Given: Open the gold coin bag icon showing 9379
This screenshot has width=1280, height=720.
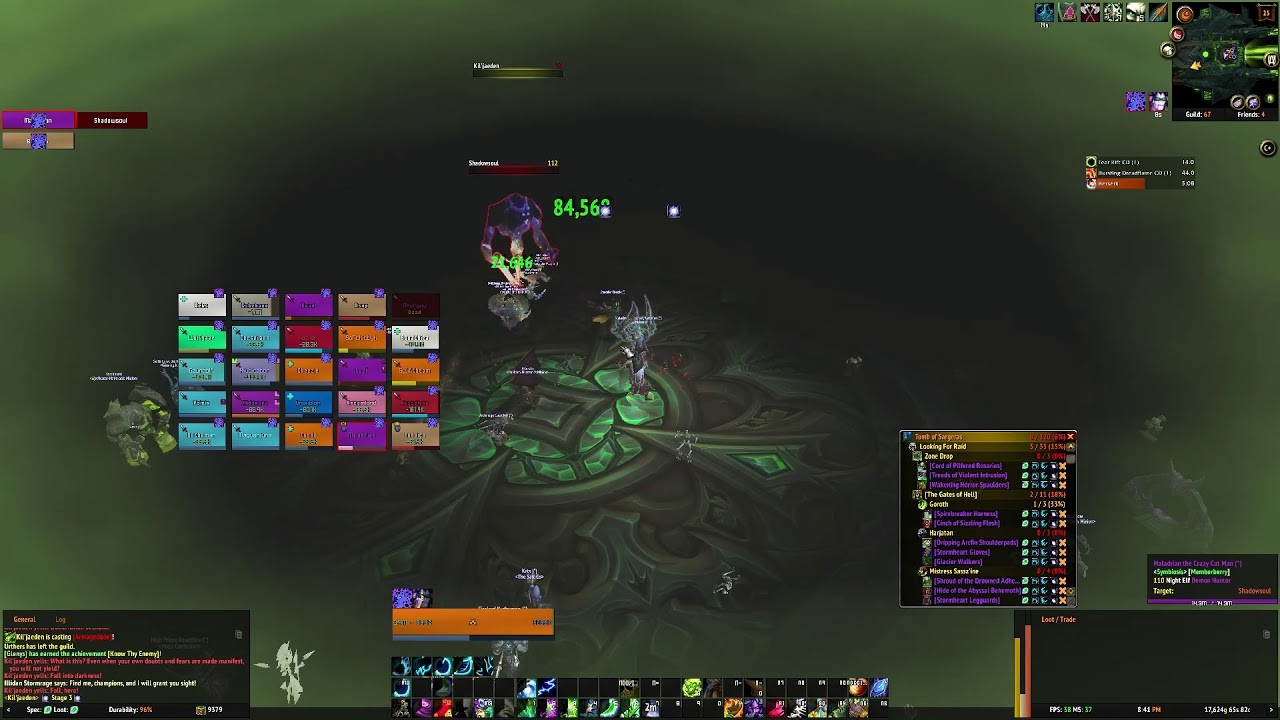Looking at the screenshot, I should [x=201, y=709].
